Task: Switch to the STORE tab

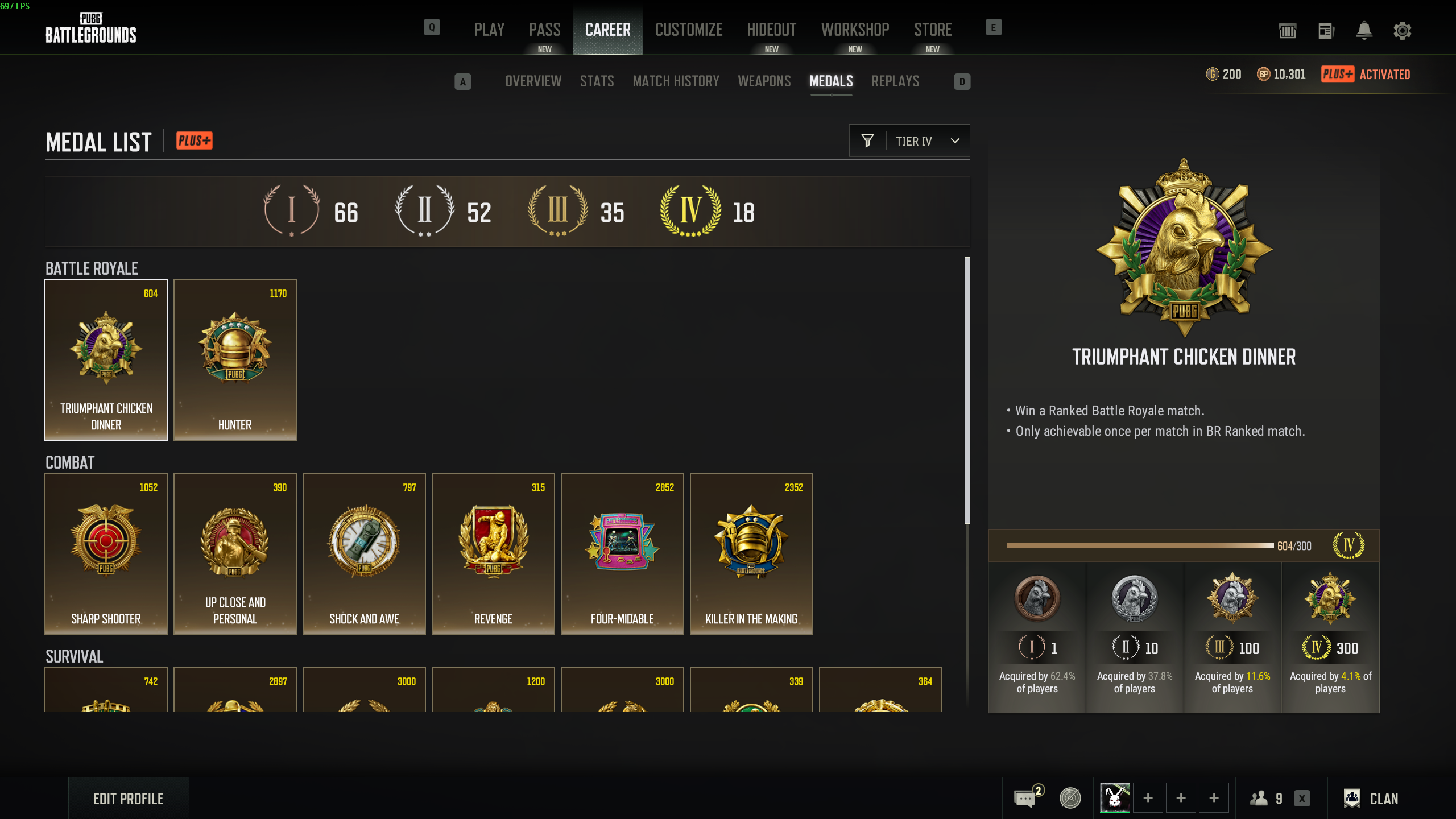Action: [x=933, y=30]
